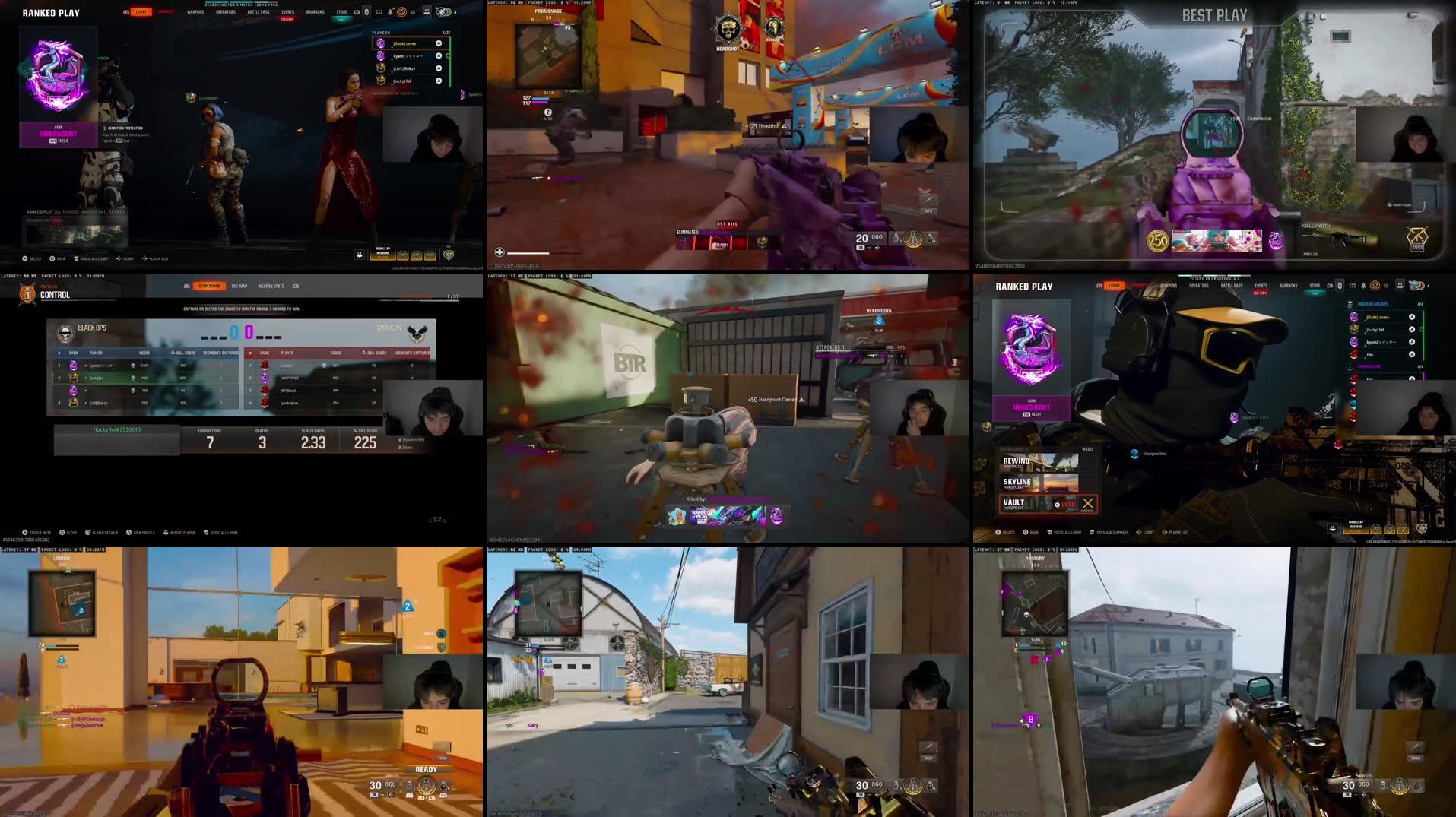Click Toggle Mute on the Control scoreboard

coord(25,533)
